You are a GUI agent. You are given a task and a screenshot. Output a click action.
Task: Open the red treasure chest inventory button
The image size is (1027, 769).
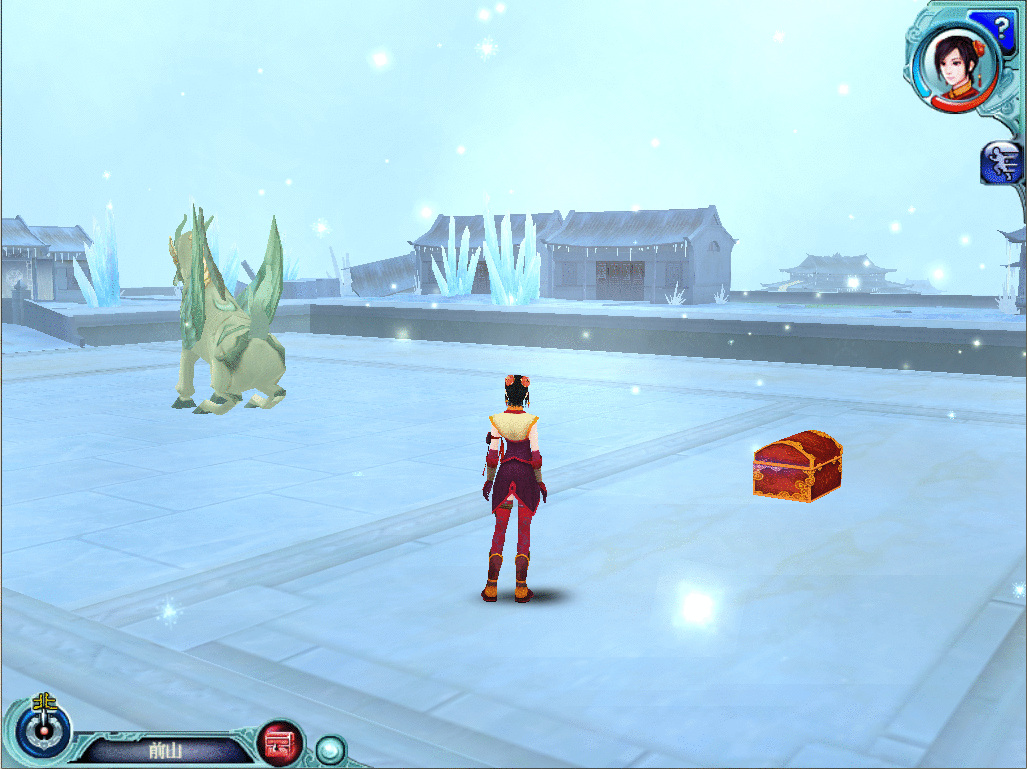(281, 743)
